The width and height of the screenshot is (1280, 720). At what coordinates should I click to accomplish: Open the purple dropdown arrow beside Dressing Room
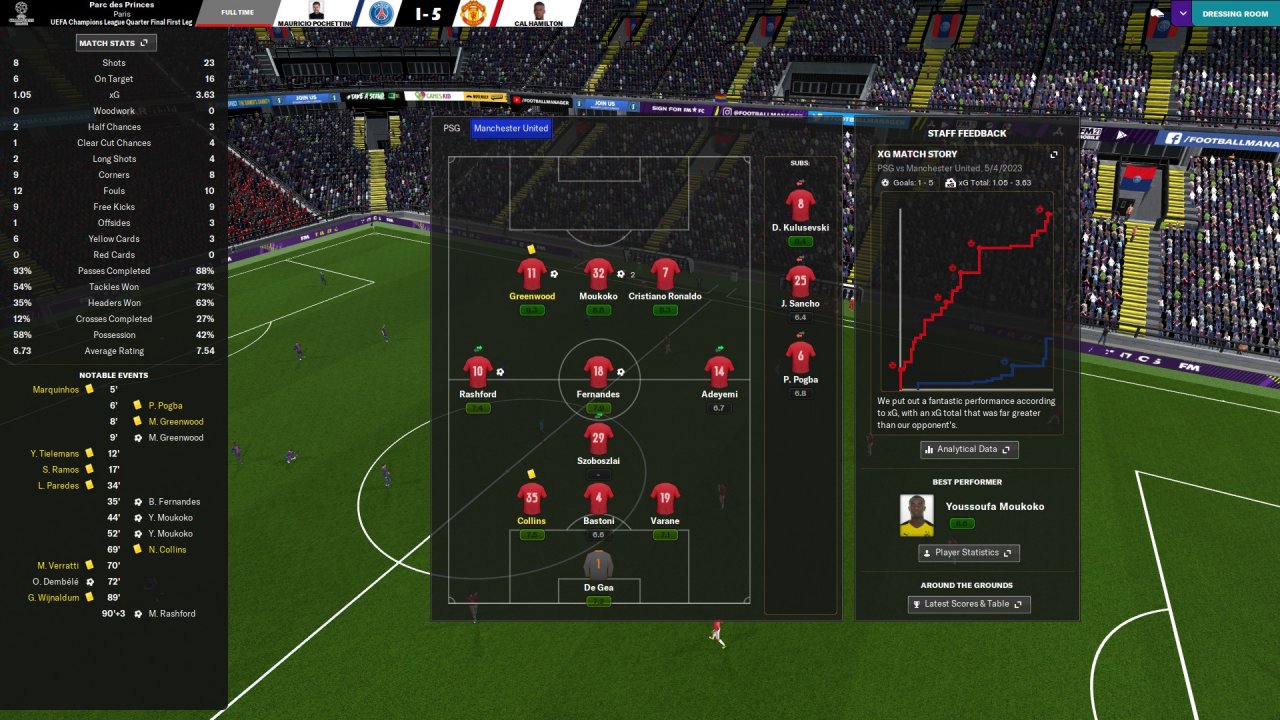coord(1182,14)
